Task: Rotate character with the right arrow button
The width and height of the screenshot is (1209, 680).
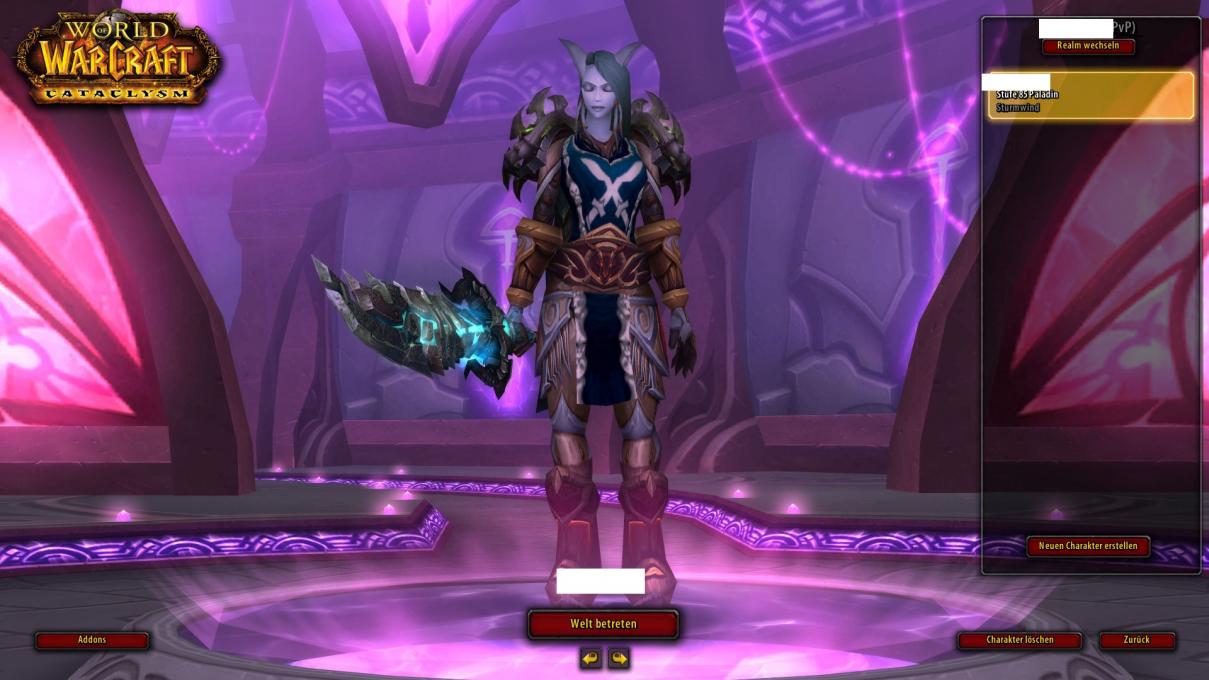Action: click(619, 658)
